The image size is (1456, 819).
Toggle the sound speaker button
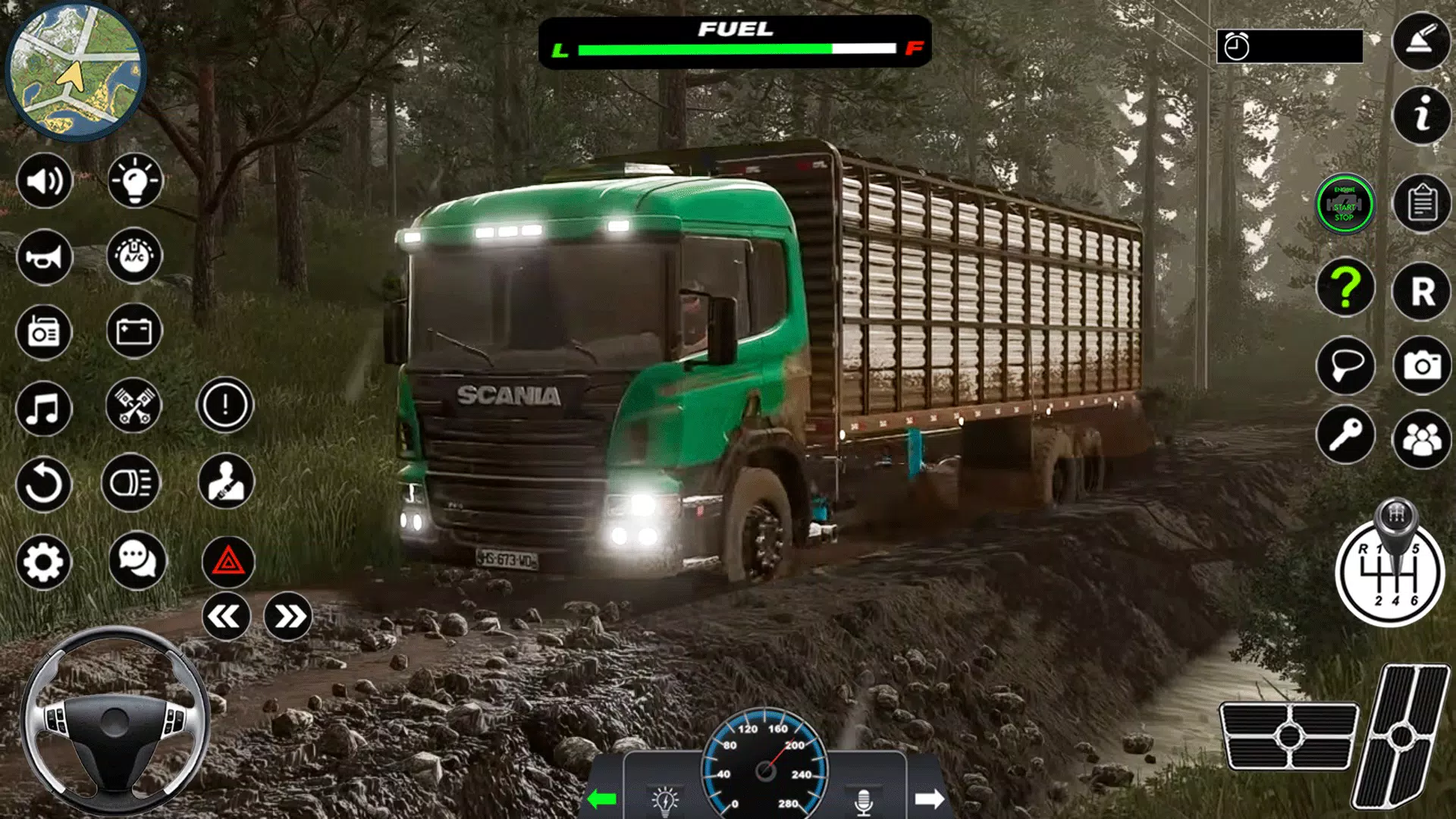[x=44, y=181]
